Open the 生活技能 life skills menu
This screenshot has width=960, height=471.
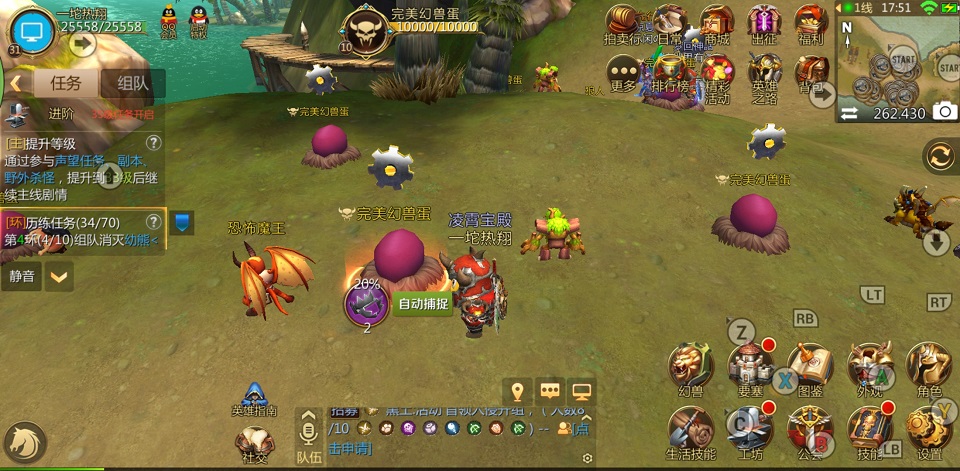pos(691,432)
